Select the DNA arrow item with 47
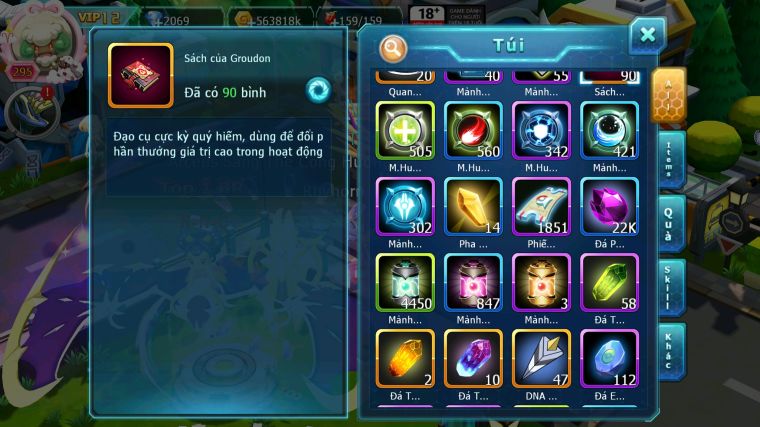 541,359
